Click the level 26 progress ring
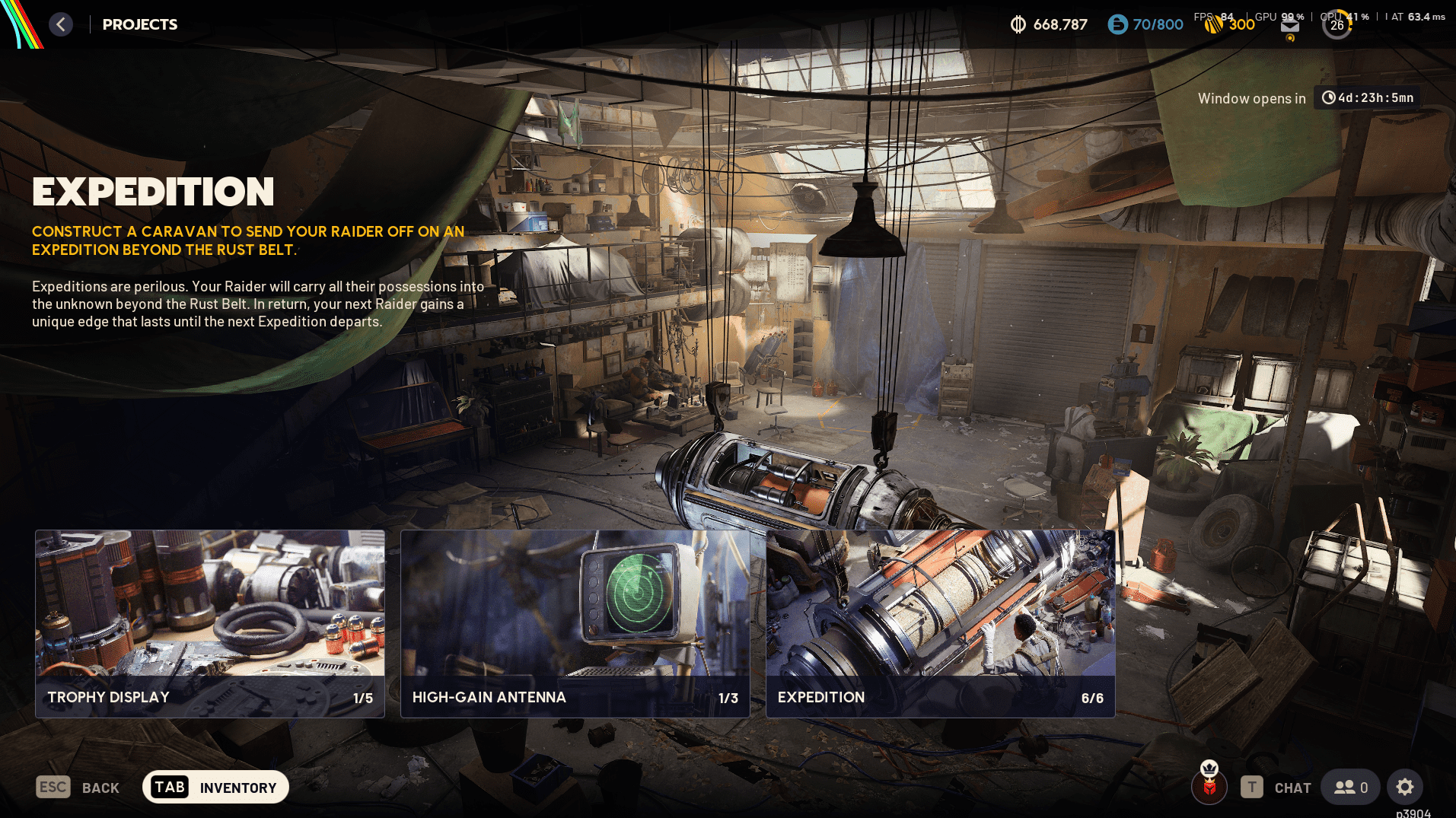The width and height of the screenshot is (1456, 818). point(1337,24)
